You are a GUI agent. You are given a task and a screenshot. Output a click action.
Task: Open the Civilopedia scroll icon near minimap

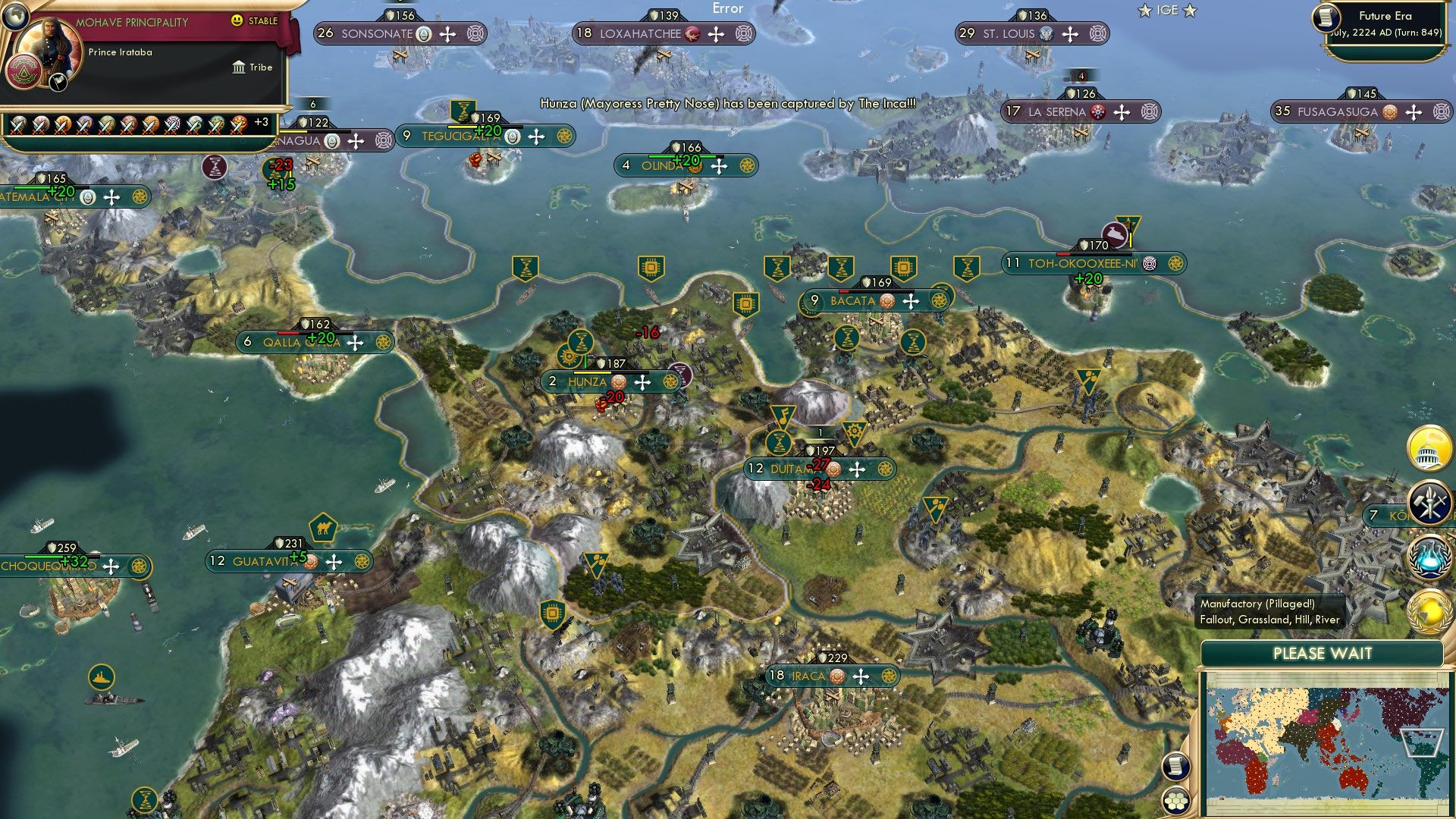click(1175, 766)
